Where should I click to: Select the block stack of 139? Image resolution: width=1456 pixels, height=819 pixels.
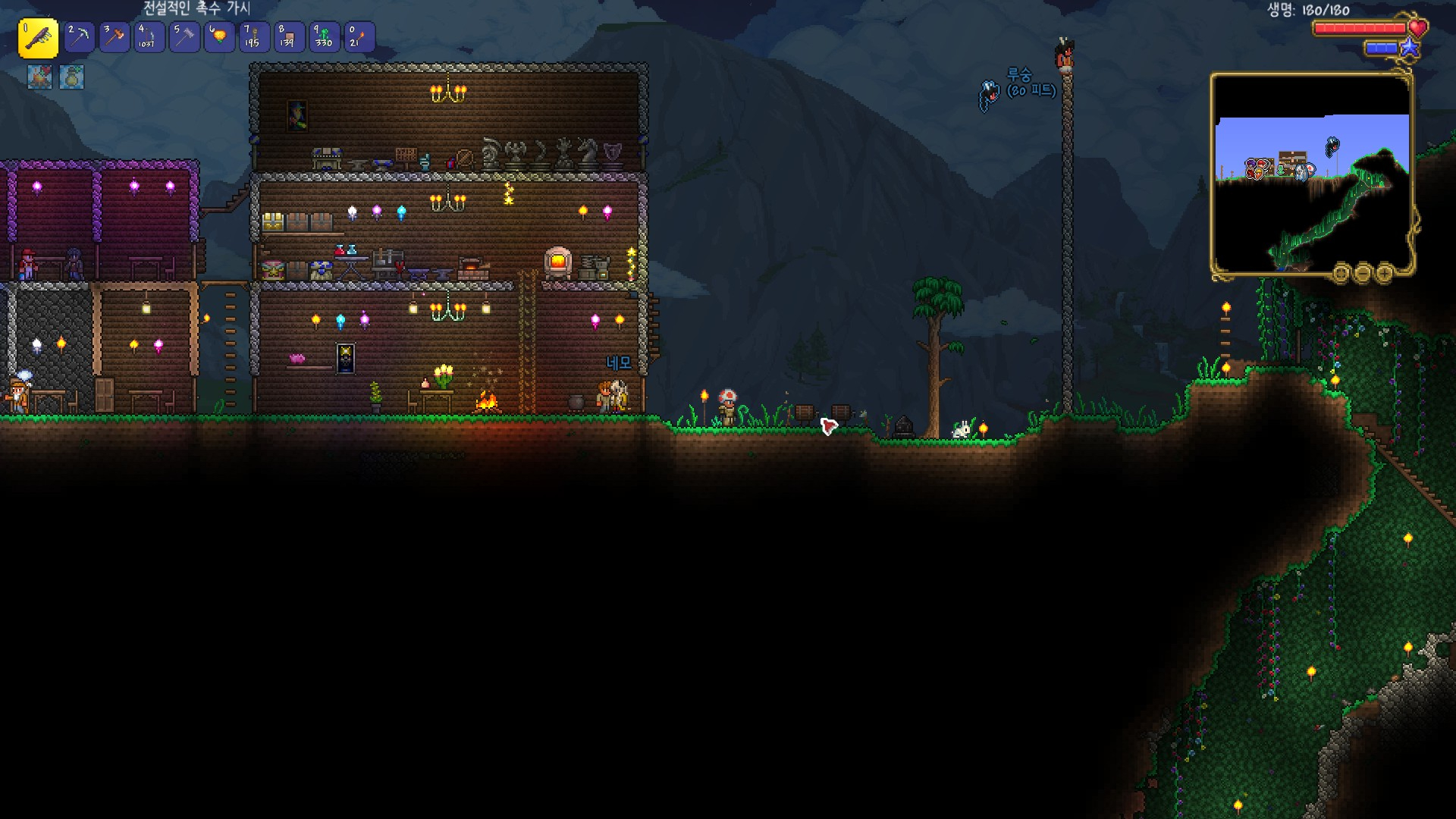(288, 36)
